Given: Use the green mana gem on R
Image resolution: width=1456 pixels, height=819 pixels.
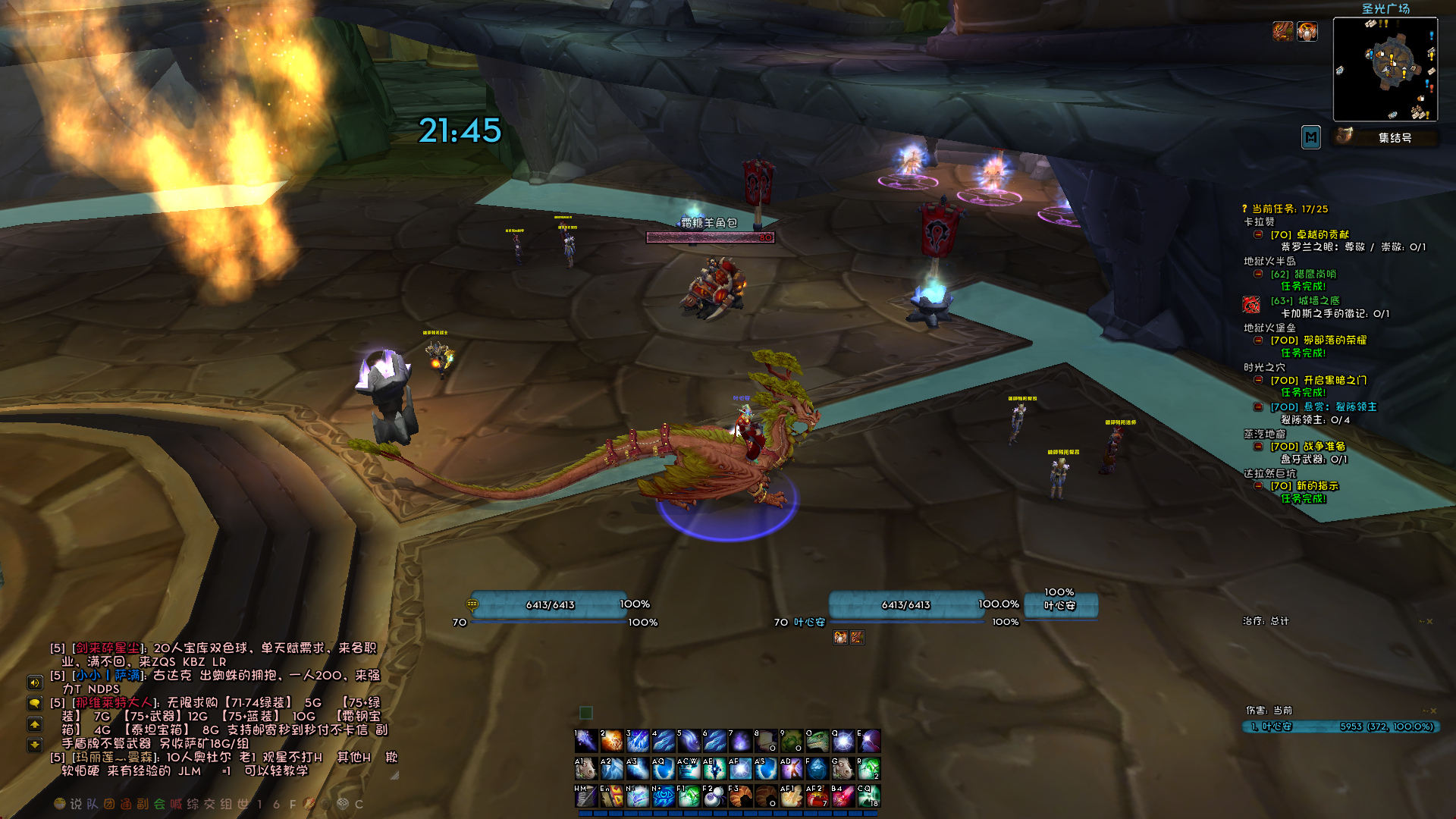Looking at the screenshot, I should [x=868, y=769].
